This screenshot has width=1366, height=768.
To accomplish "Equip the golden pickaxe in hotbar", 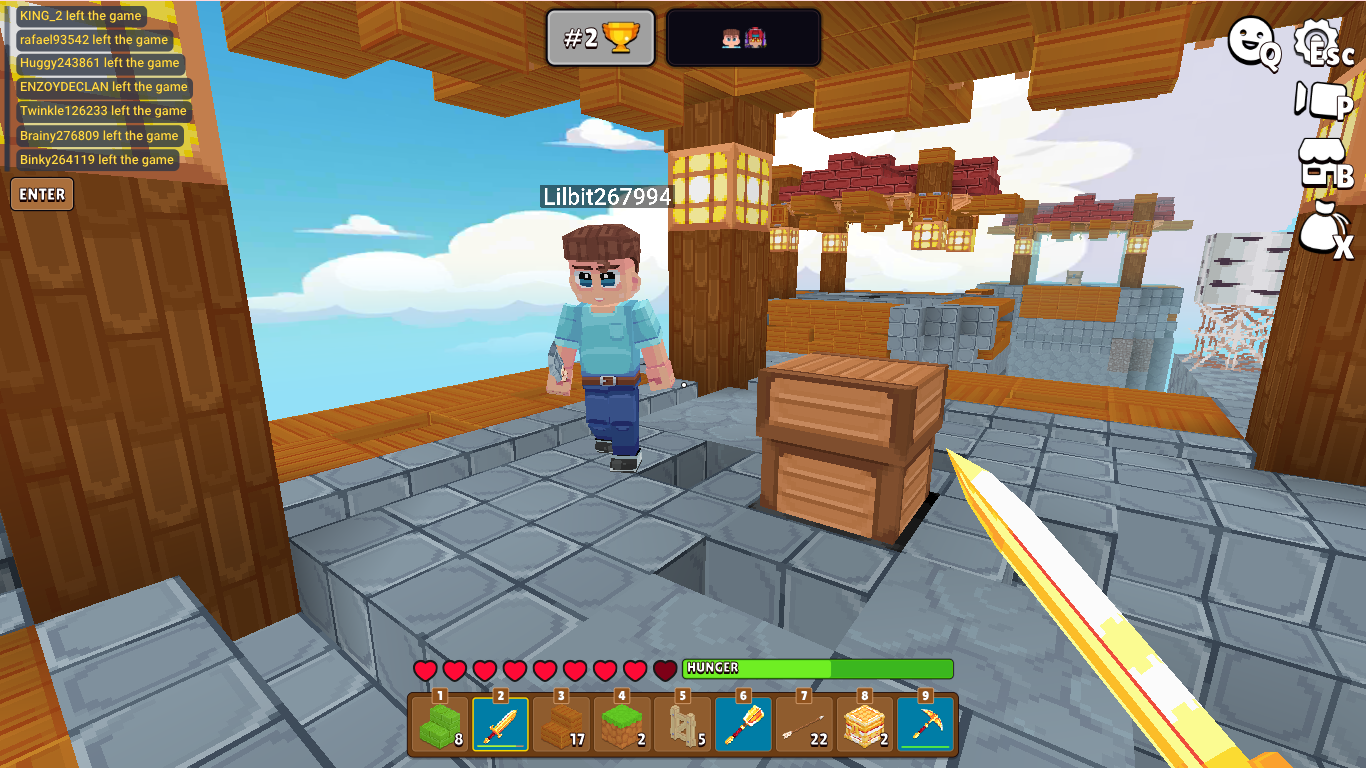I will pos(925,724).
